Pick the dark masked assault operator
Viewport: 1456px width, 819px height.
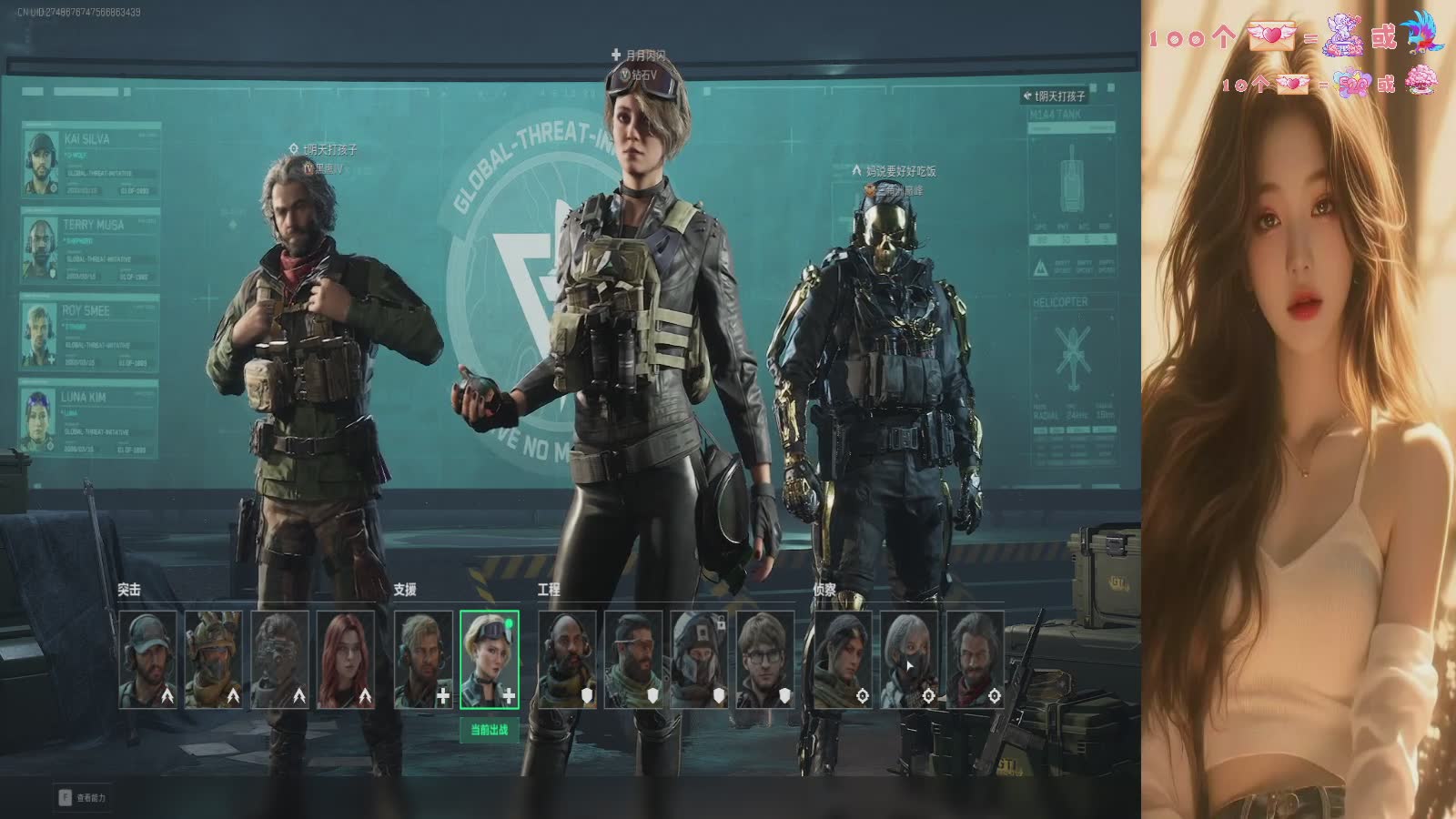click(279, 660)
